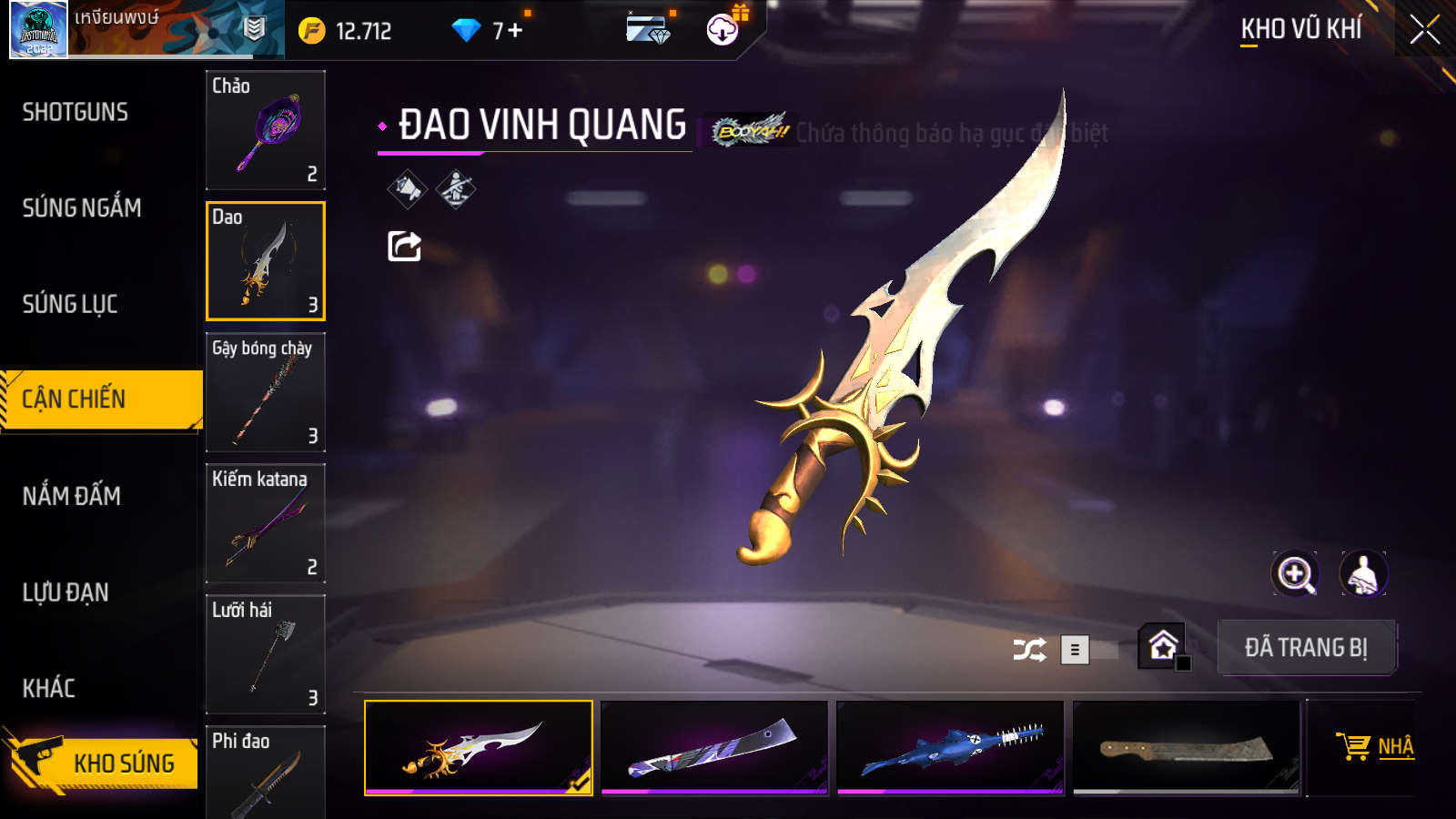Close the weapon vault screen

click(x=1424, y=30)
